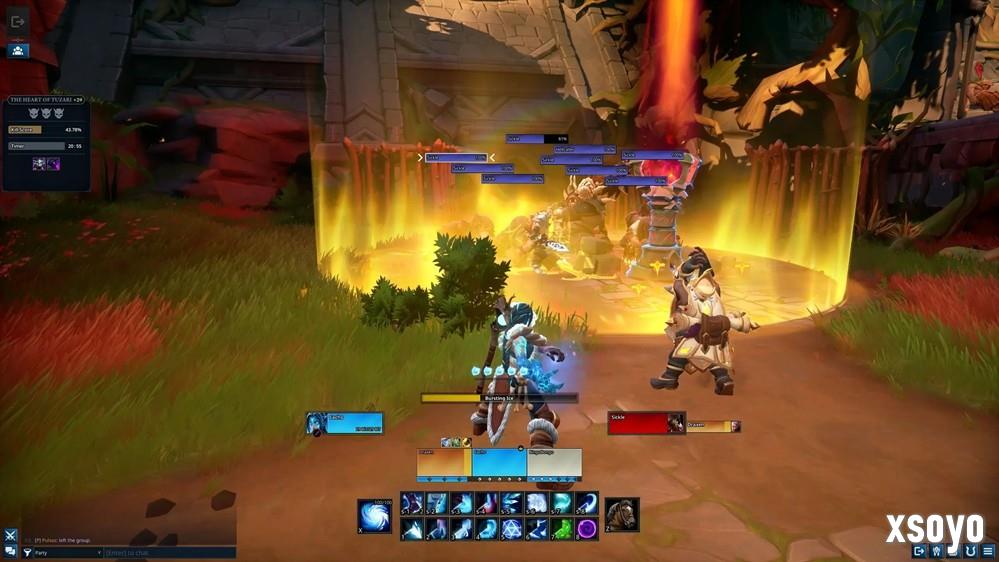Select The Heart of Tuzari dungeon tracker
This screenshot has height=562, width=999.
(x=46, y=100)
